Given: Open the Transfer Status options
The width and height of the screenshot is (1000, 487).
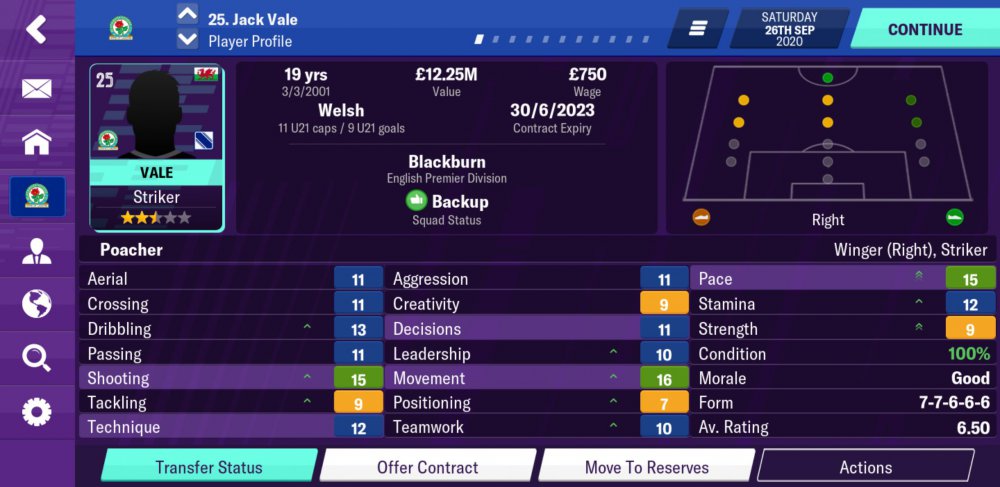Looking at the screenshot, I should coord(209,467).
